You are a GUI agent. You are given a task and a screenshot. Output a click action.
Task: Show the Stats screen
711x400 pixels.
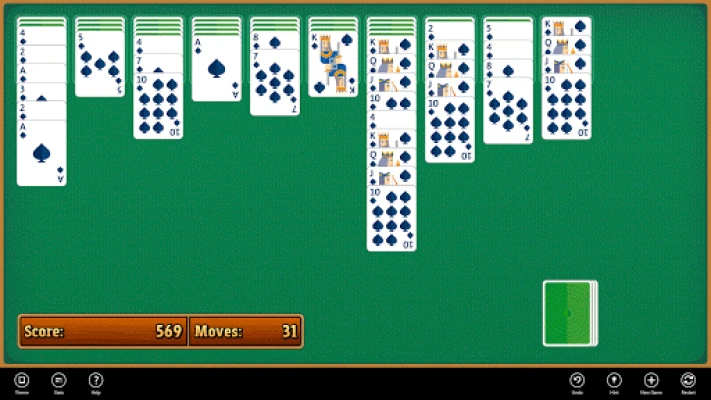[59, 380]
